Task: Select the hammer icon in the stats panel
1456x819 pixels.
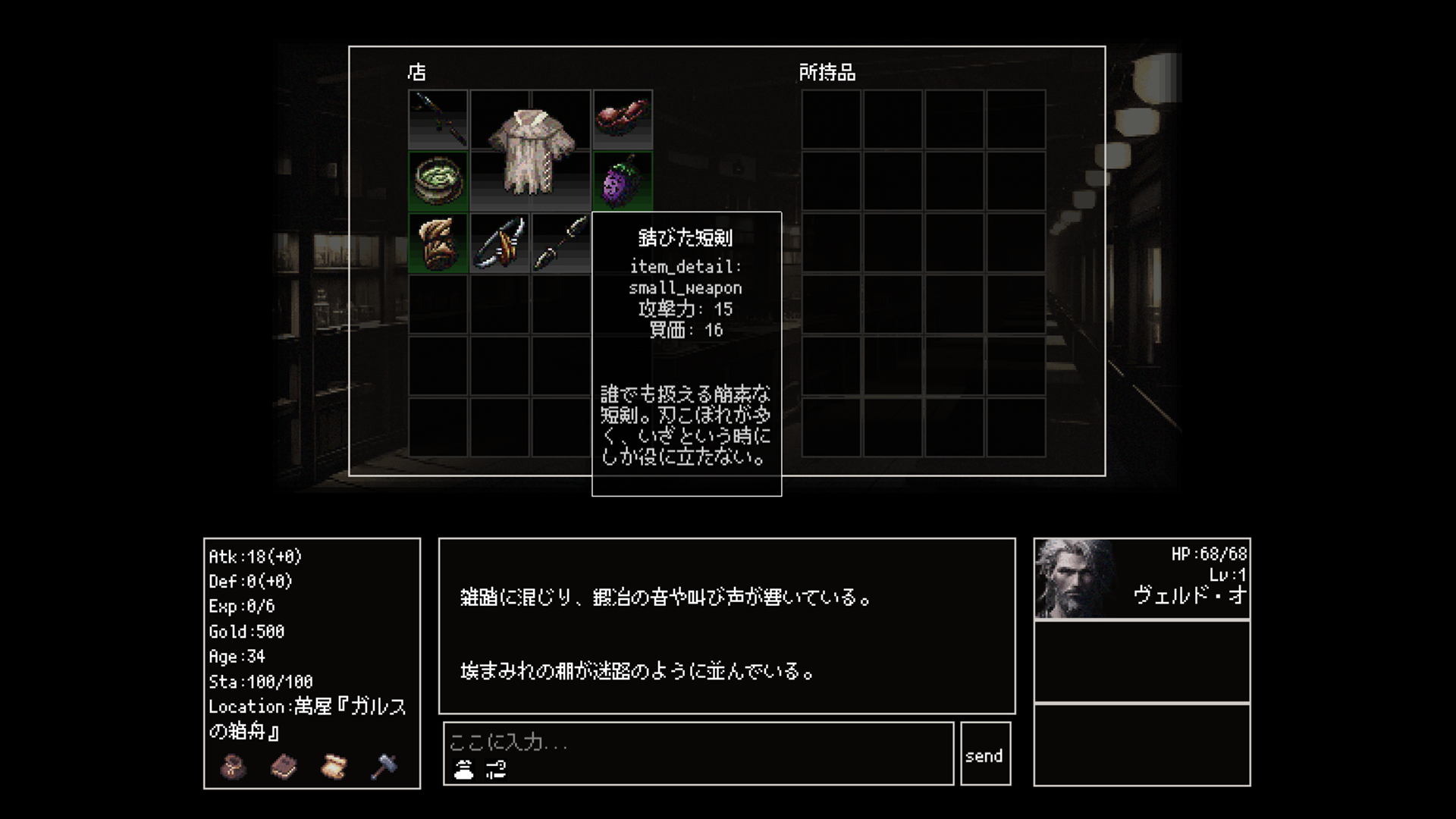Action: pyautogui.click(x=384, y=767)
